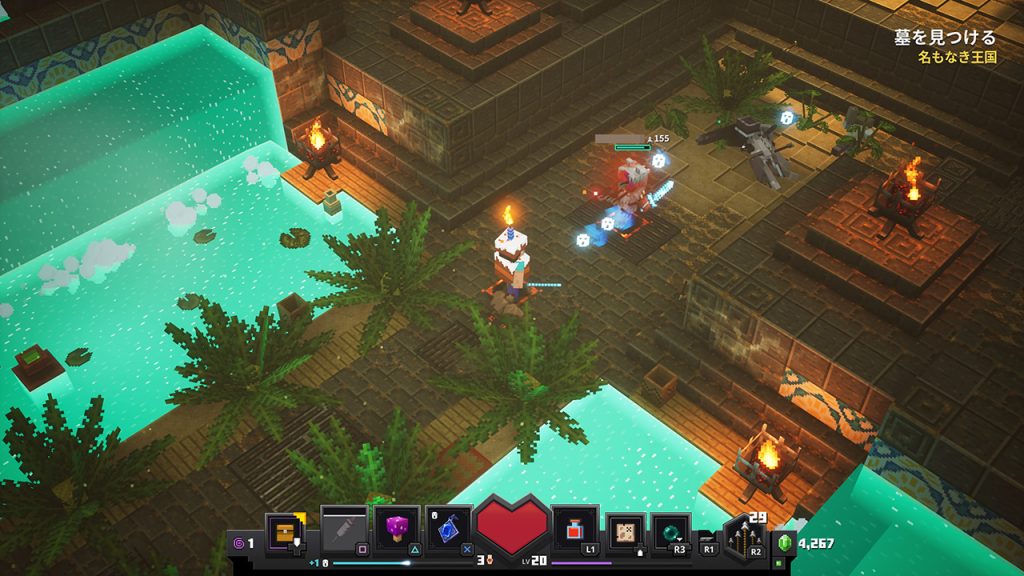This screenshot has width=1024, height=576.
Task: Select the teal ender pearl slot
Action: point(671,532)
